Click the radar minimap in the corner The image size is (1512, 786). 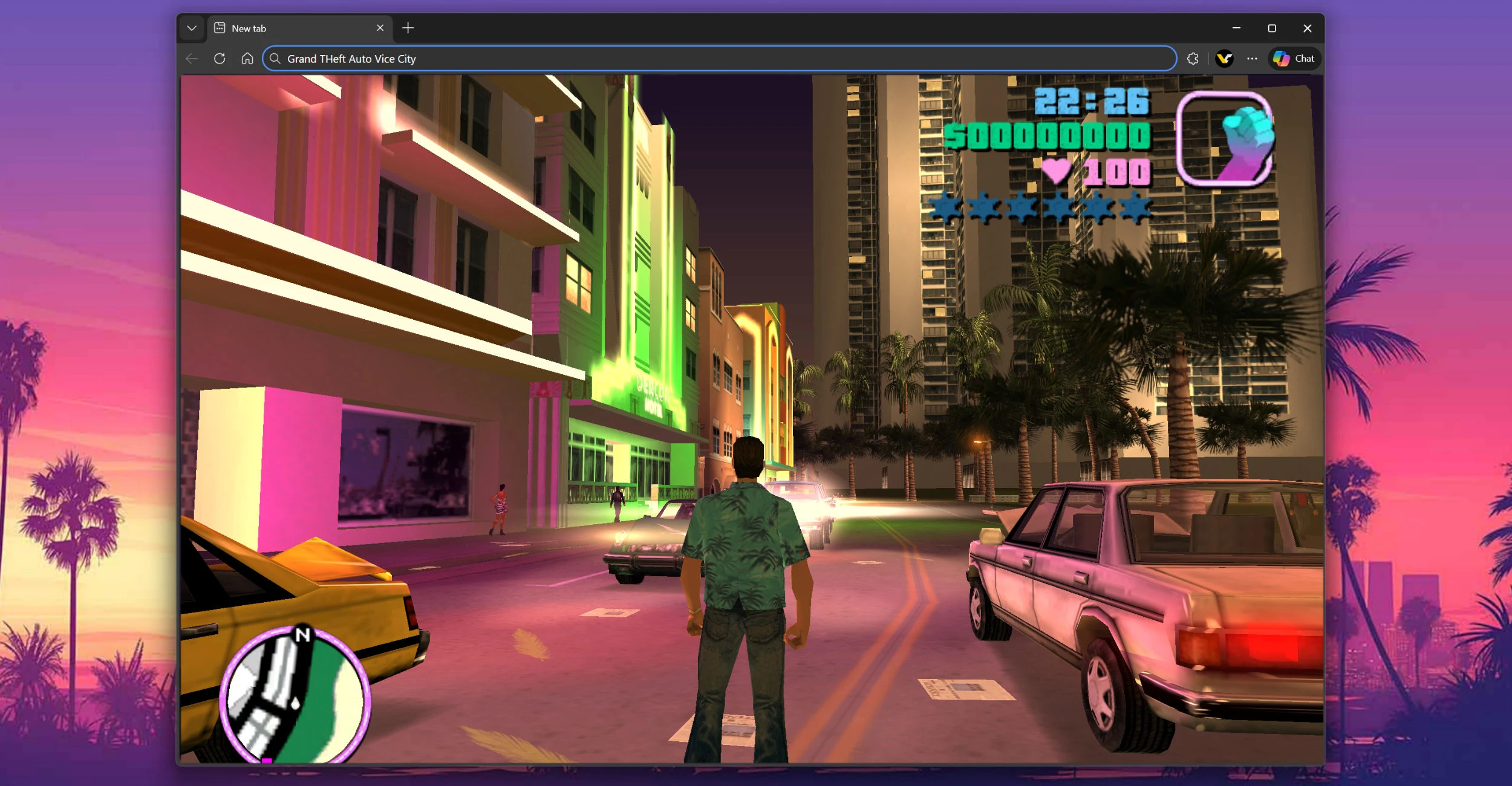[296, 694]
